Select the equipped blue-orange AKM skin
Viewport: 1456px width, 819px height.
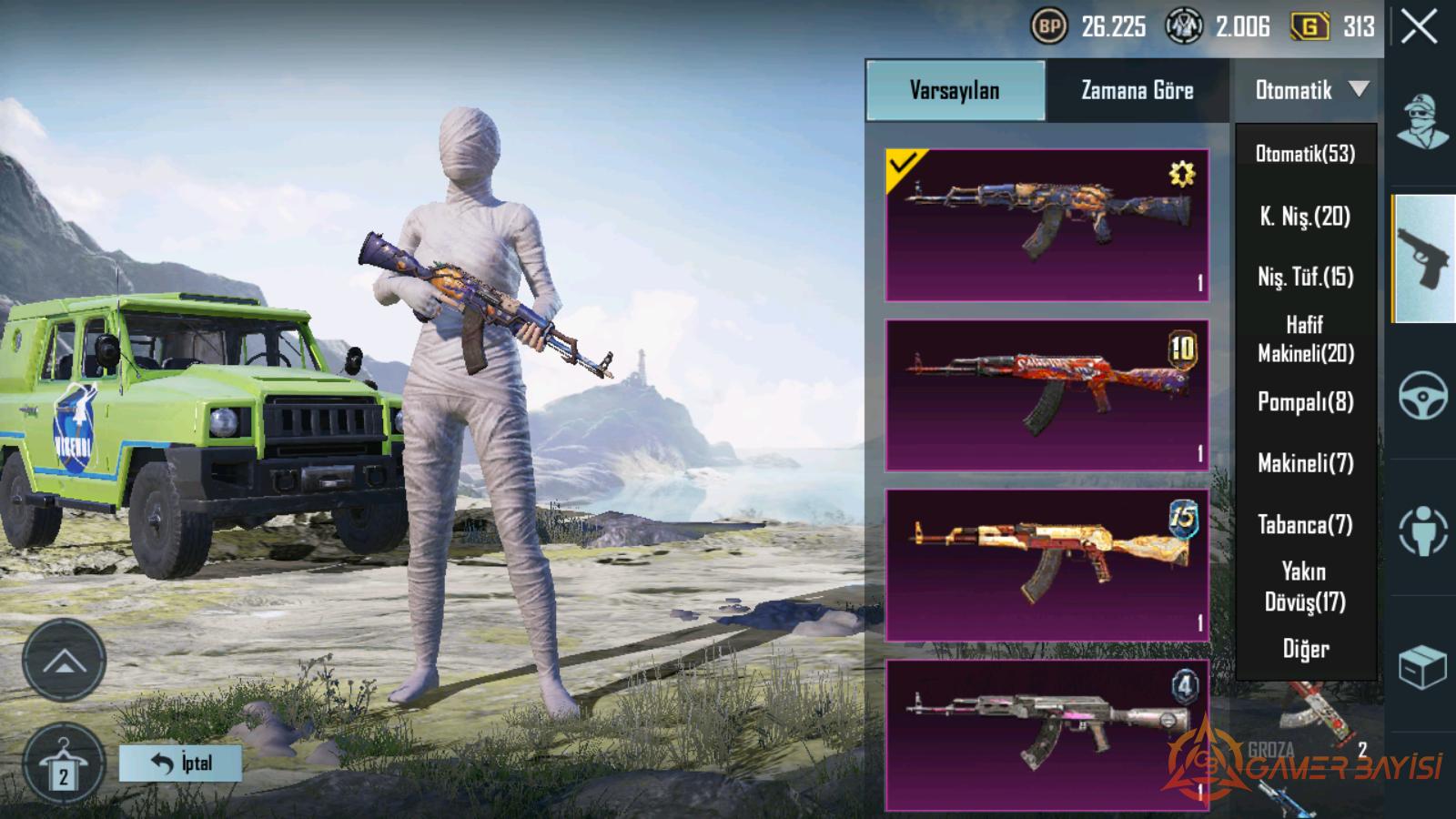coord(1046,225)
